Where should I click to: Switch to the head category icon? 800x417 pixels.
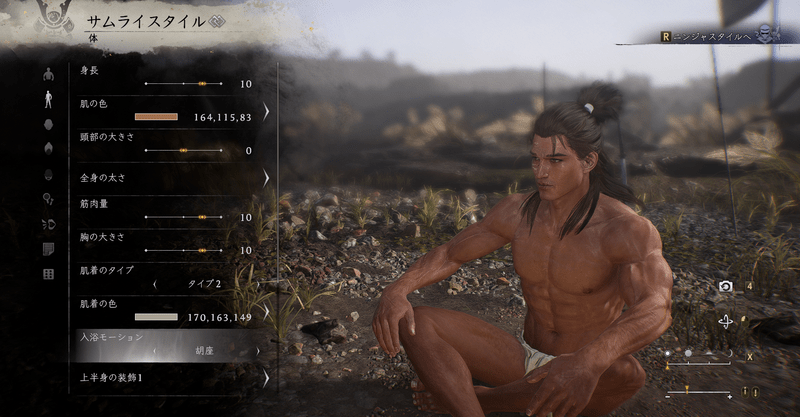click(48, 123)
